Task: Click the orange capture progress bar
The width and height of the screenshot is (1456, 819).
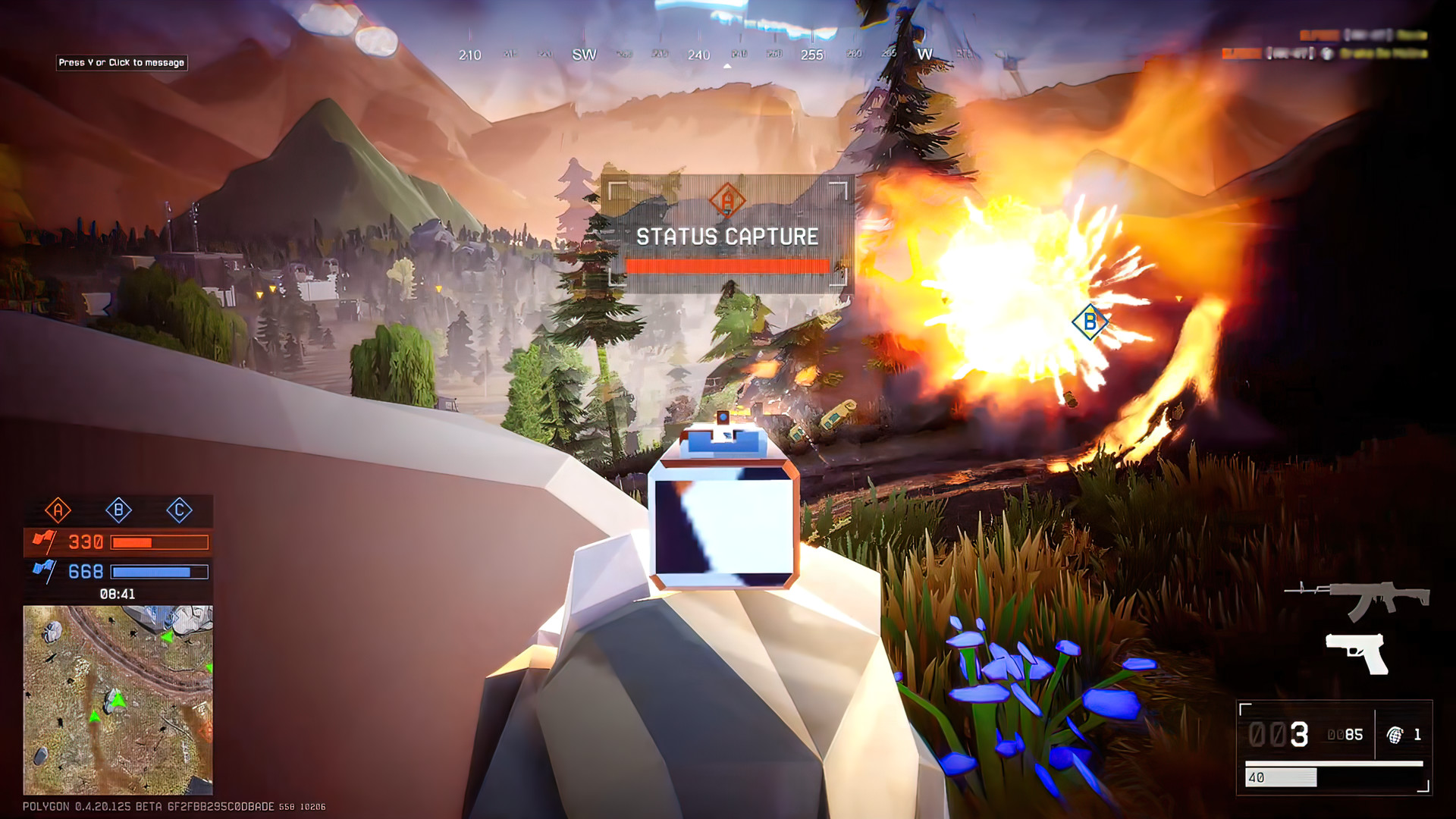Action: [x=726, y=267]
